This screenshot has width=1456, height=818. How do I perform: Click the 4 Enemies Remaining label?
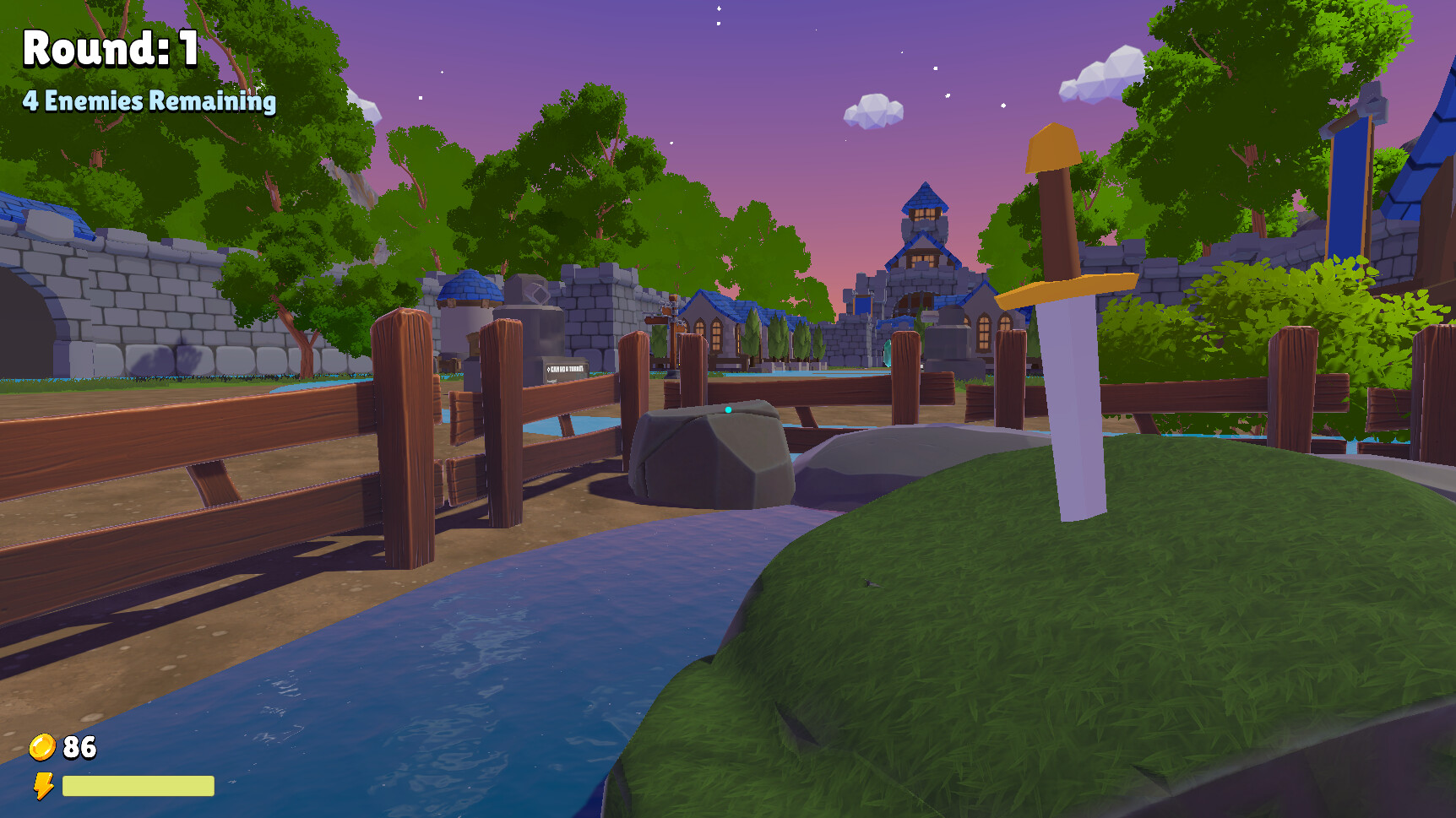pyautogui.click(x=149, y=102)
